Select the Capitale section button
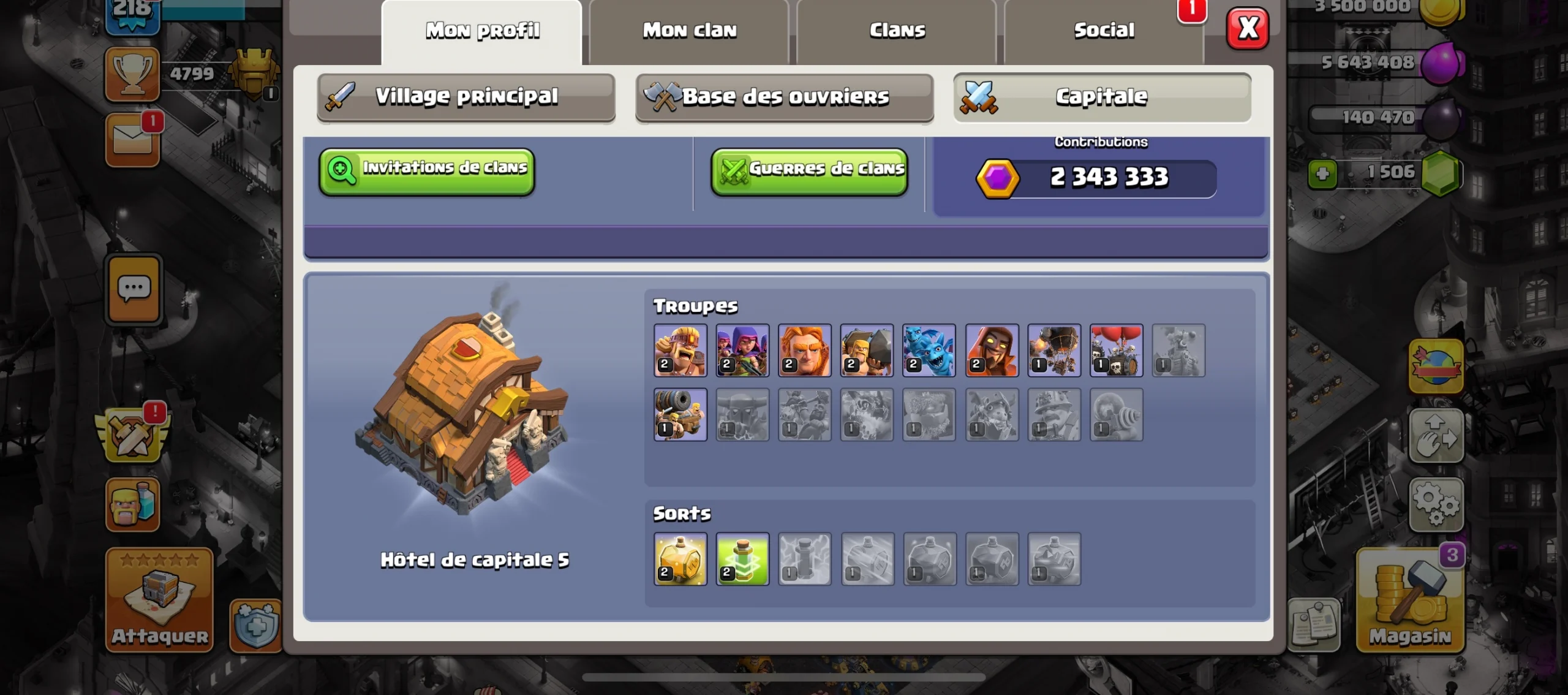The image size is (1568, 695). 1102,97
